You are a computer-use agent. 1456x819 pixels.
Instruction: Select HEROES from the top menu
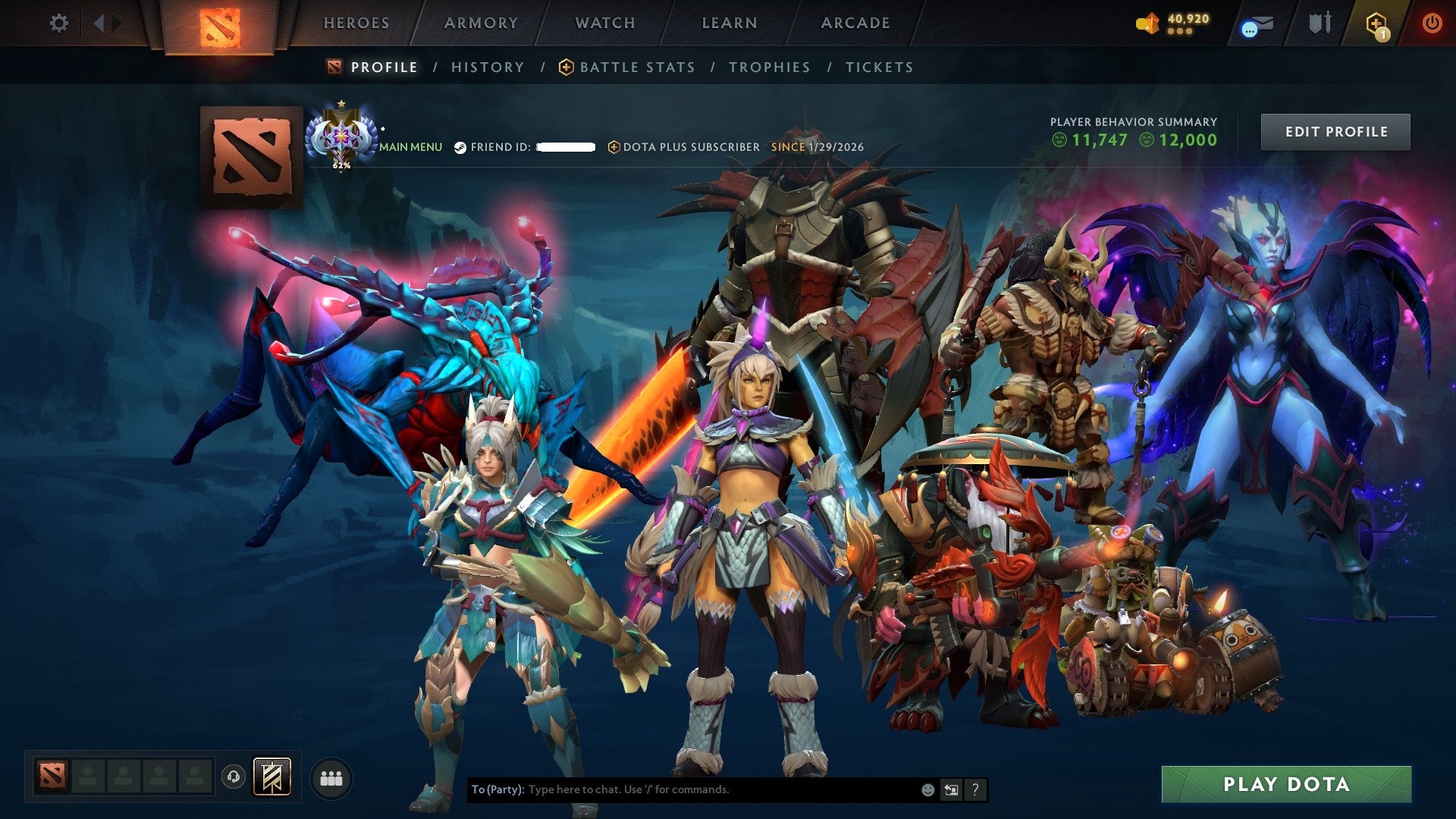click(356, 23)
